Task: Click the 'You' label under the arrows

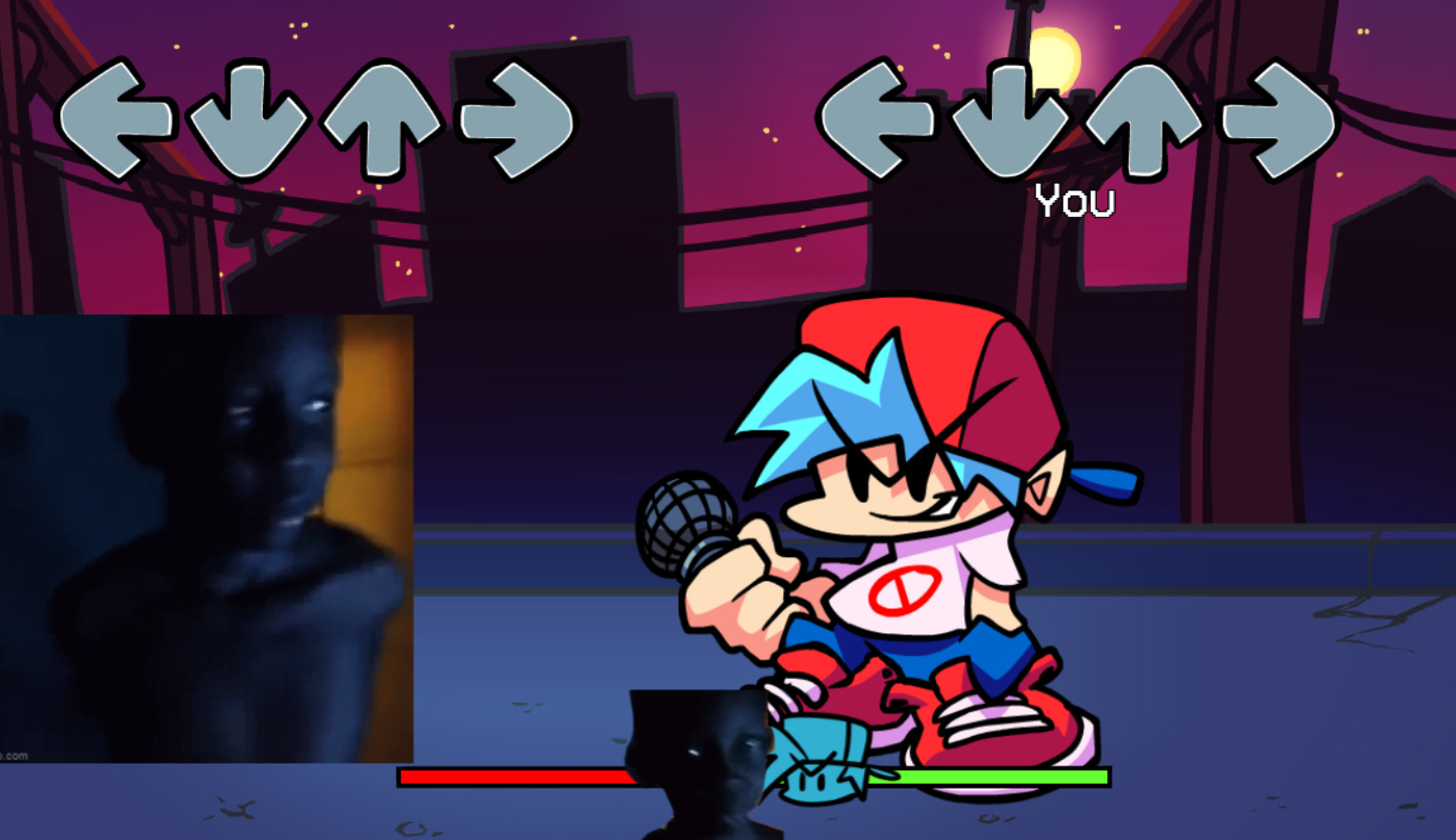Action: 1075,200
